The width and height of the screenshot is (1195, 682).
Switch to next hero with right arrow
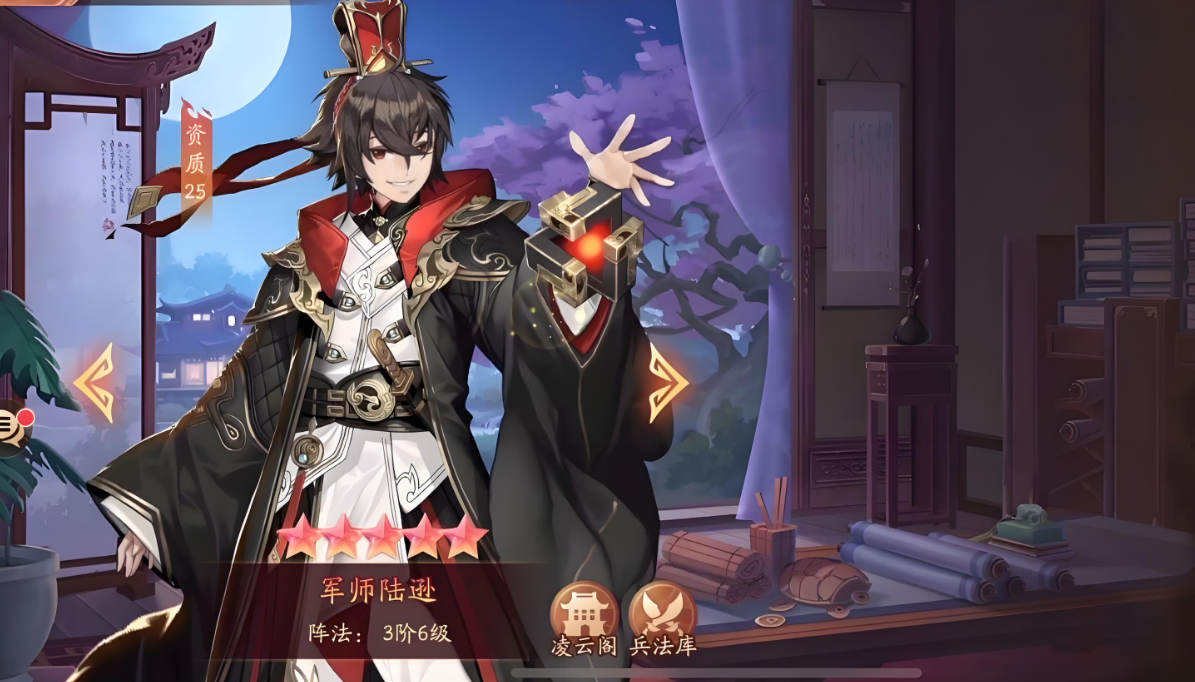(667, 382)
